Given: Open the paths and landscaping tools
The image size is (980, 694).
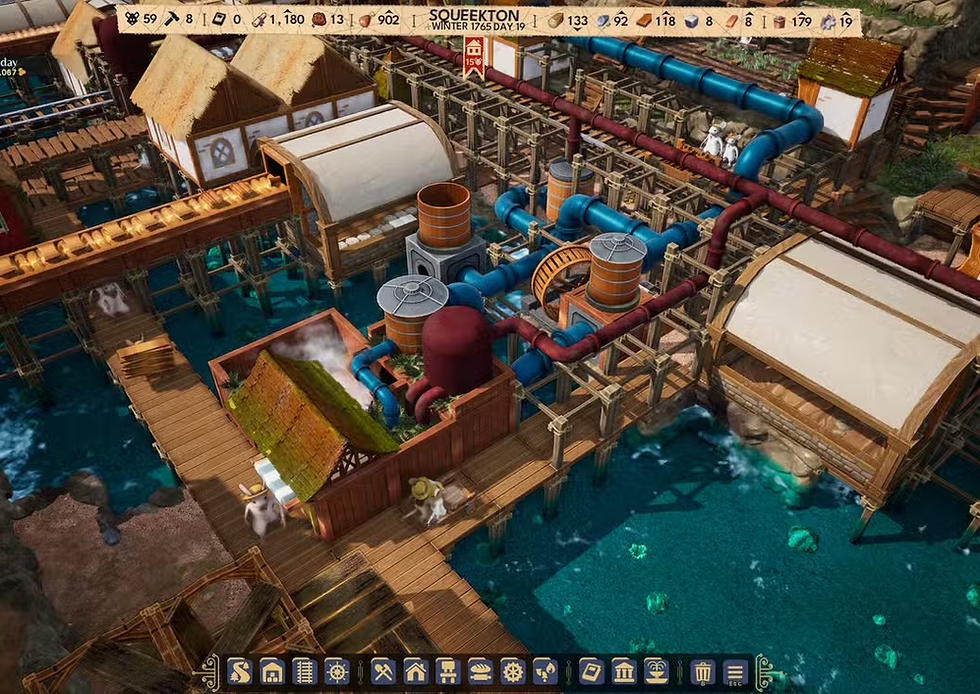Looking at the screenshot, I should click(240, 671).
